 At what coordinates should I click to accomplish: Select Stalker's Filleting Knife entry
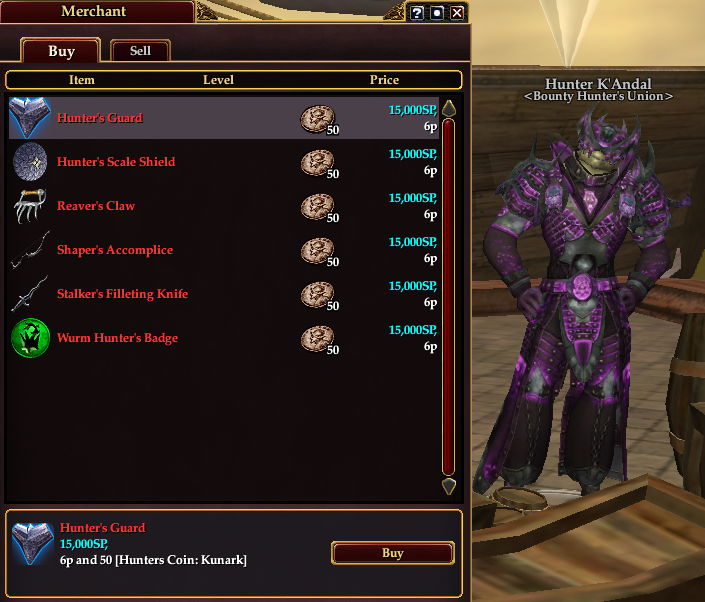[122, 294]
